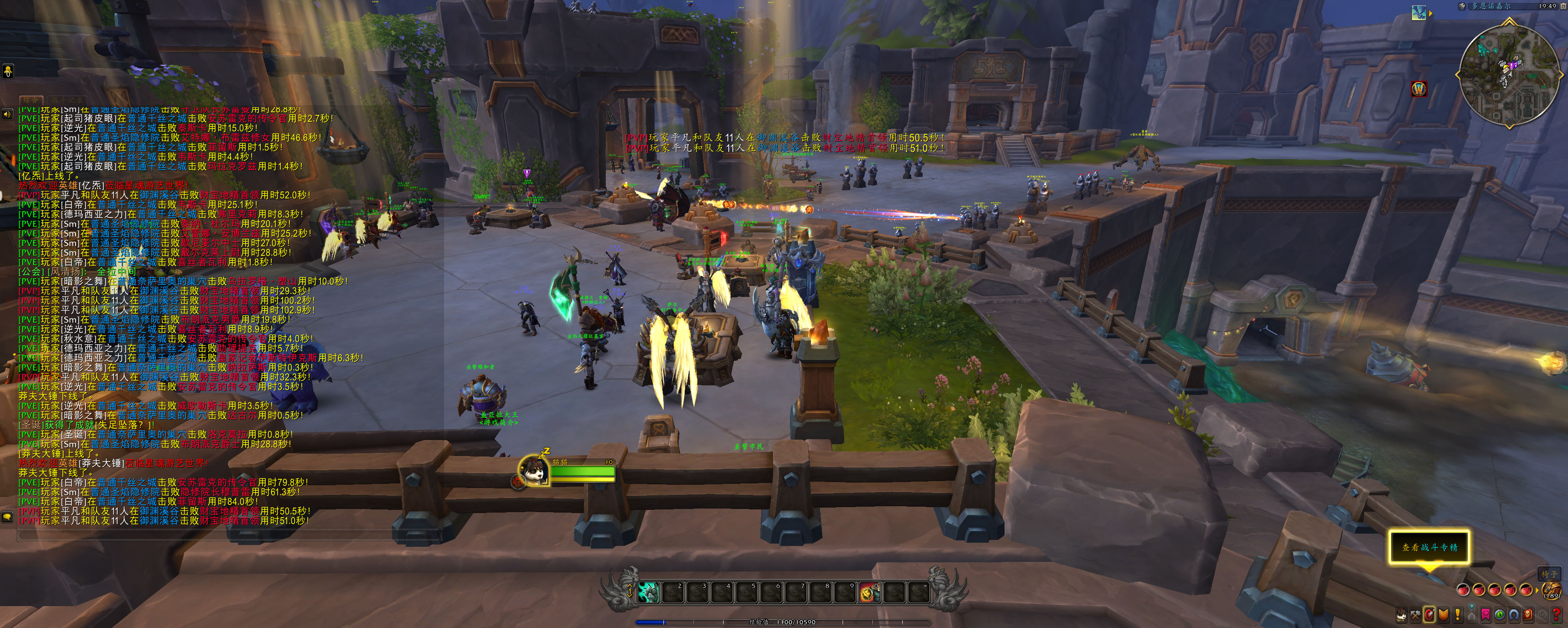This screenshot has width=1568, height=628.
Task: Open the professions crossed-hammers menu button
Action: tap(1415, 615)
